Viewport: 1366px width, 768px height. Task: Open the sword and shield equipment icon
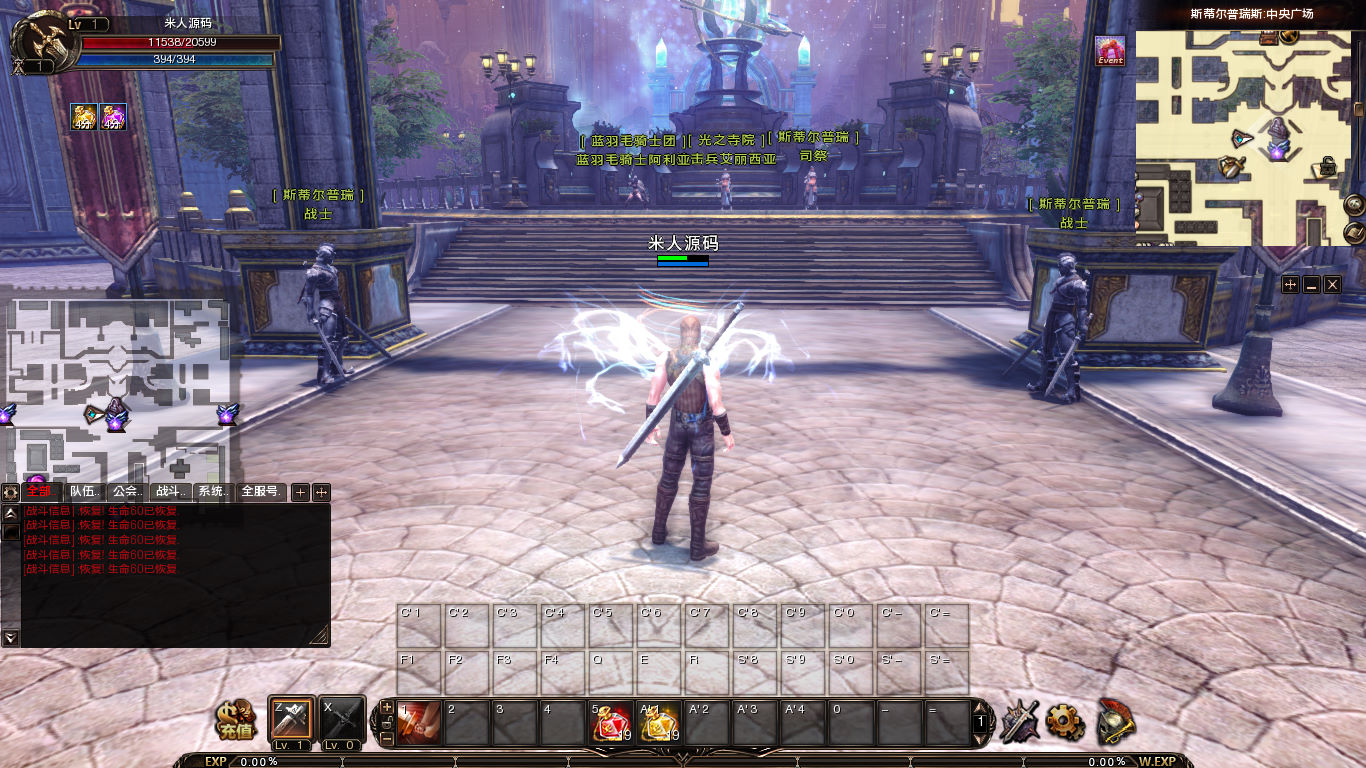point(1019,721)
